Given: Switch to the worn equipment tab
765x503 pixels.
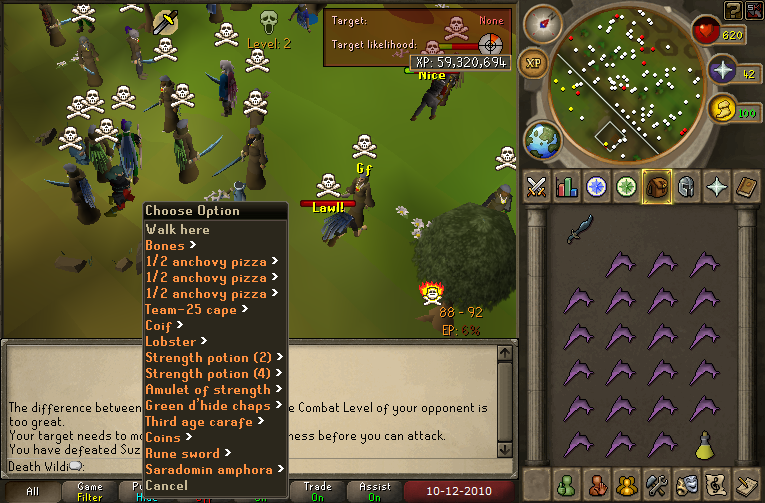Looking at the screenshot, I should [685, 187].
